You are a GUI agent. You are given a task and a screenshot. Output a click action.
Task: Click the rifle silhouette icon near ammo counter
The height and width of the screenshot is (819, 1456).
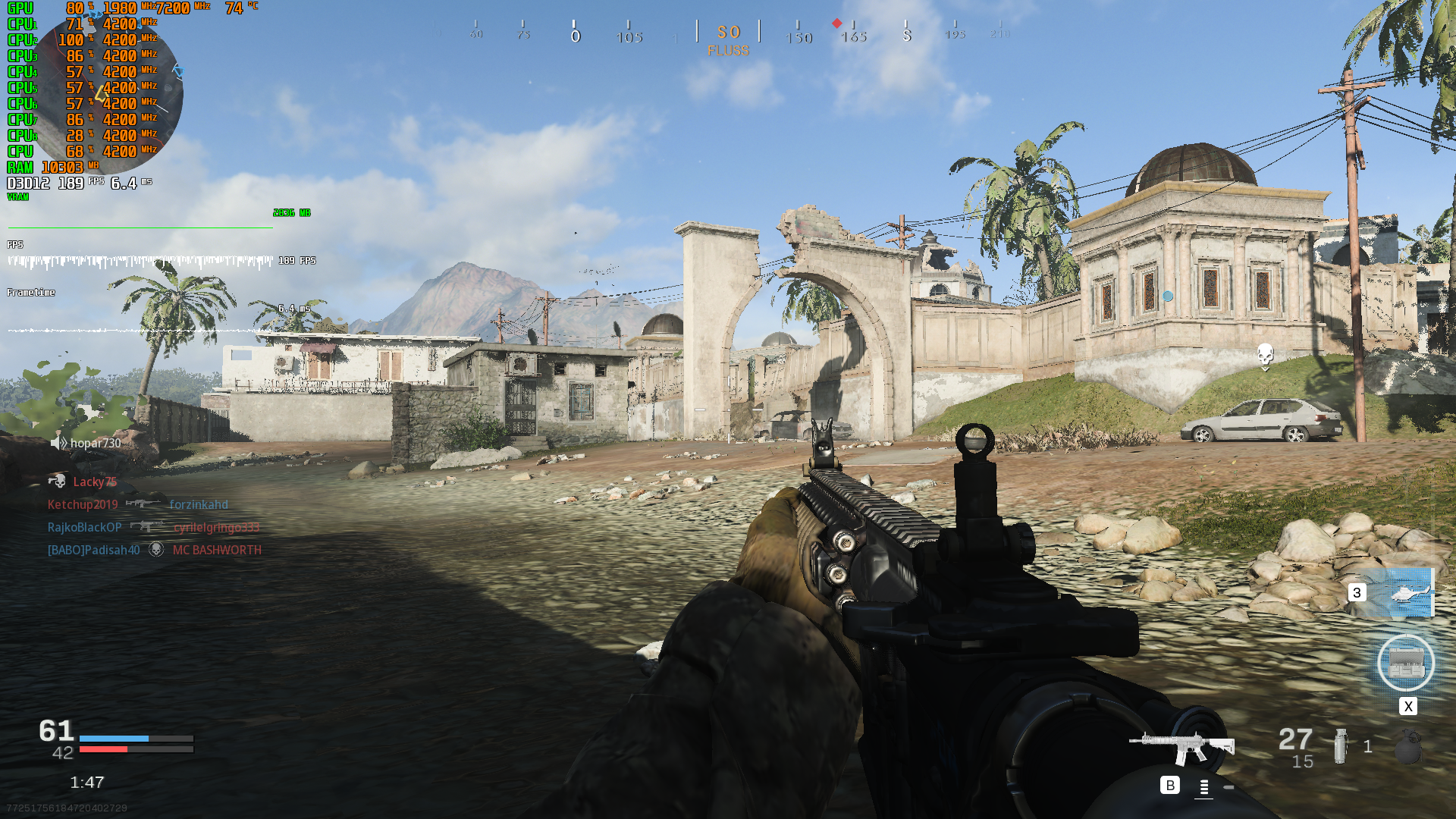coord(1183,745)
